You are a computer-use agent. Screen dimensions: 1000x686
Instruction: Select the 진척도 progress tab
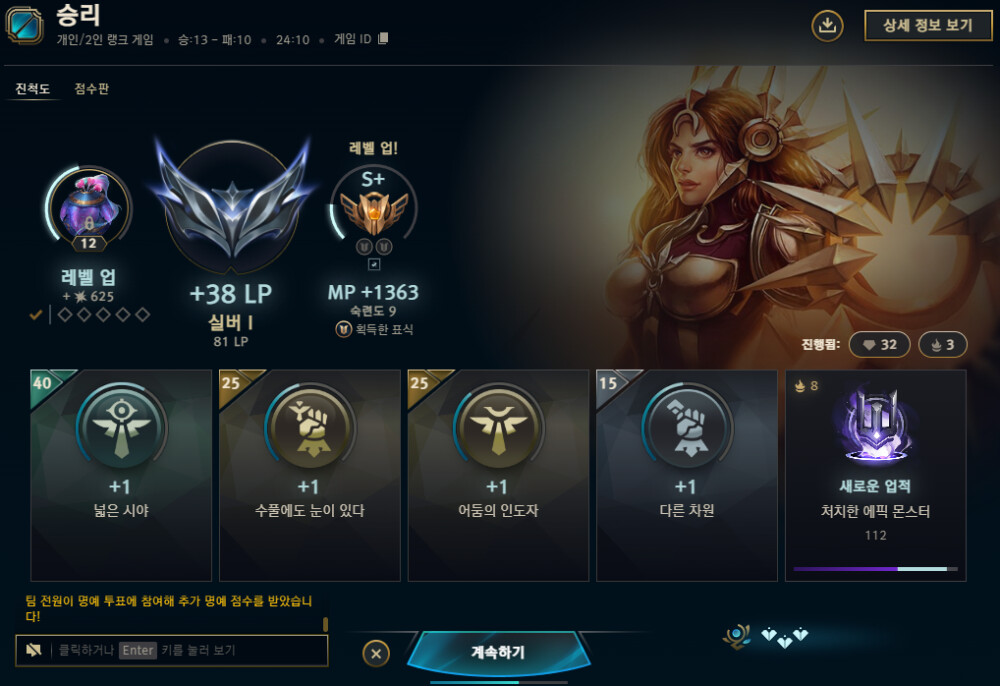33,89
